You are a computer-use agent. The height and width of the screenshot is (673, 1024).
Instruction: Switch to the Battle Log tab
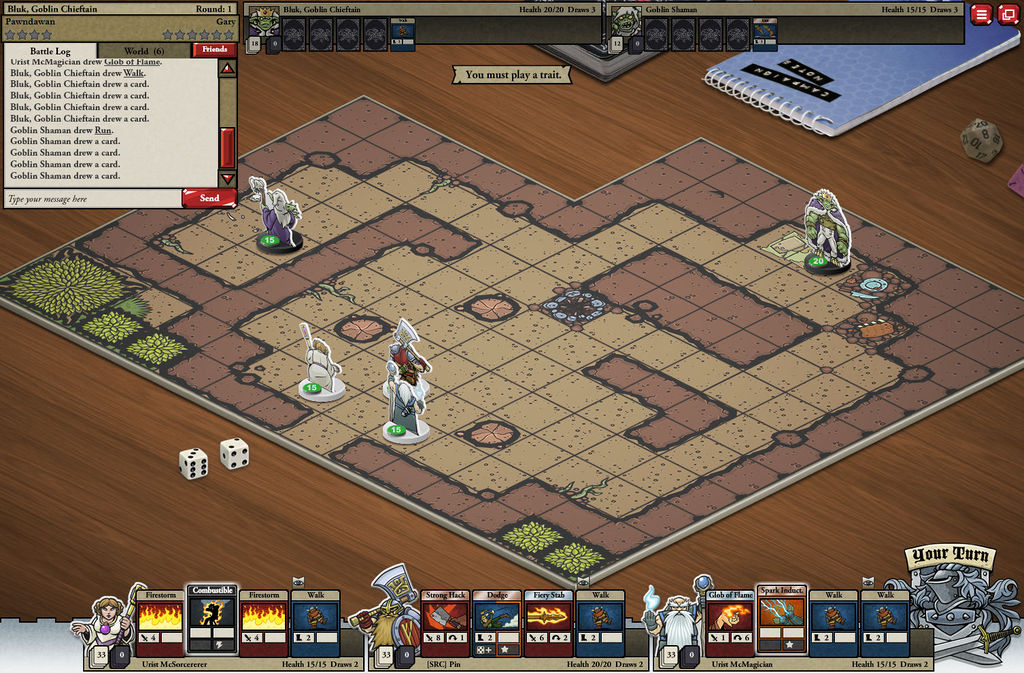51,50
